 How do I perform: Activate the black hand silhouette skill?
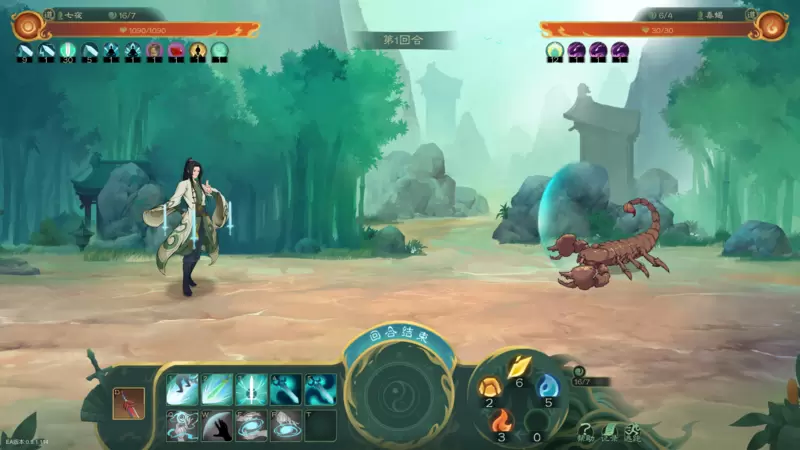point(218,425)
